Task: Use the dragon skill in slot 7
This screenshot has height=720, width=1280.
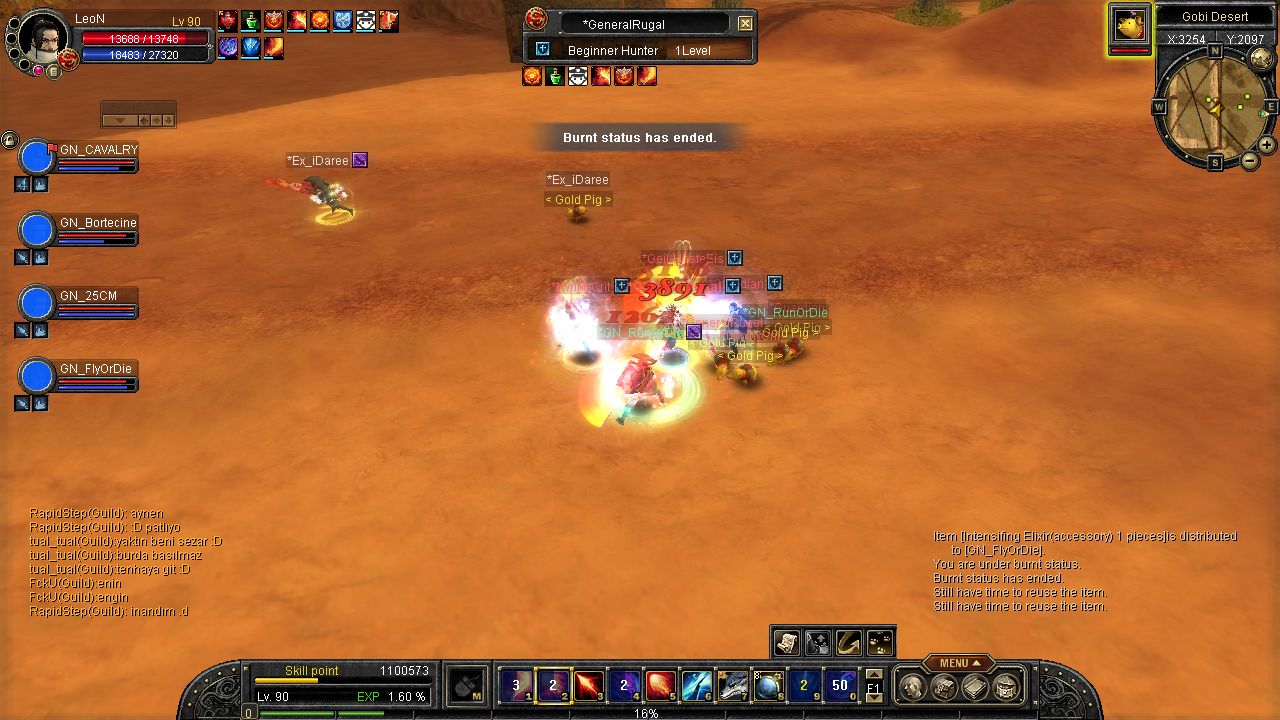Action: tap(732, 686)
